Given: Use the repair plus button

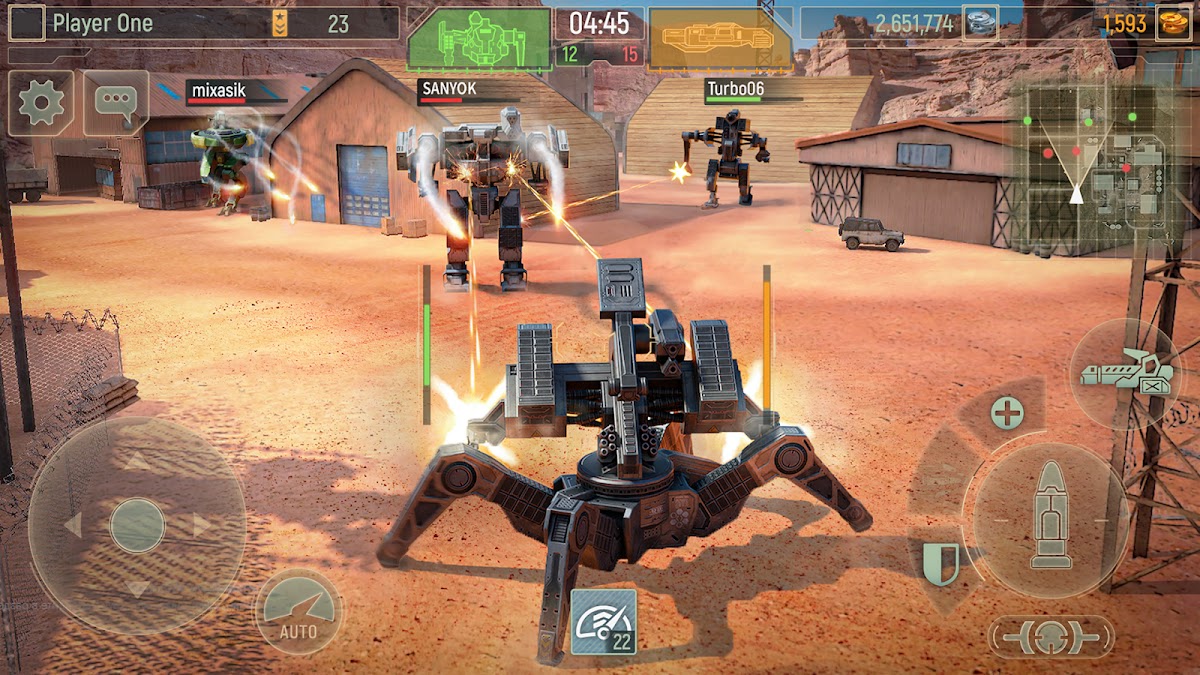Looking at the screenshot, I should (x=1007, y=412).
